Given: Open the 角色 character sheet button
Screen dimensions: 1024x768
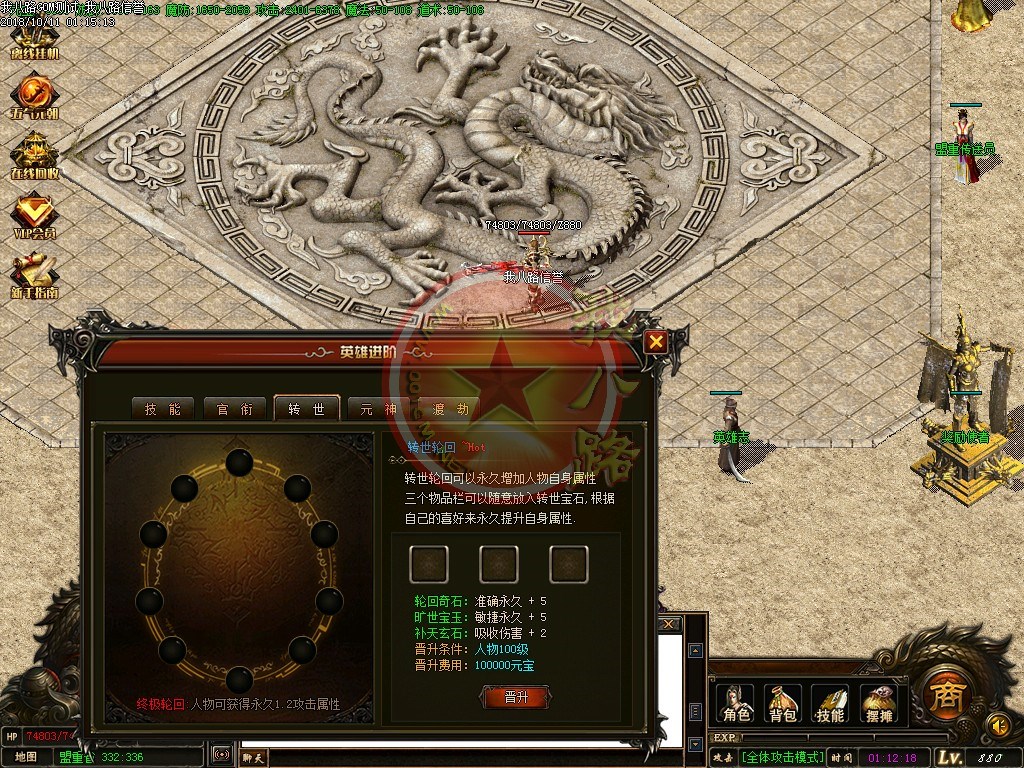Looking at the screenshot, I should click(x=737, y=703).
